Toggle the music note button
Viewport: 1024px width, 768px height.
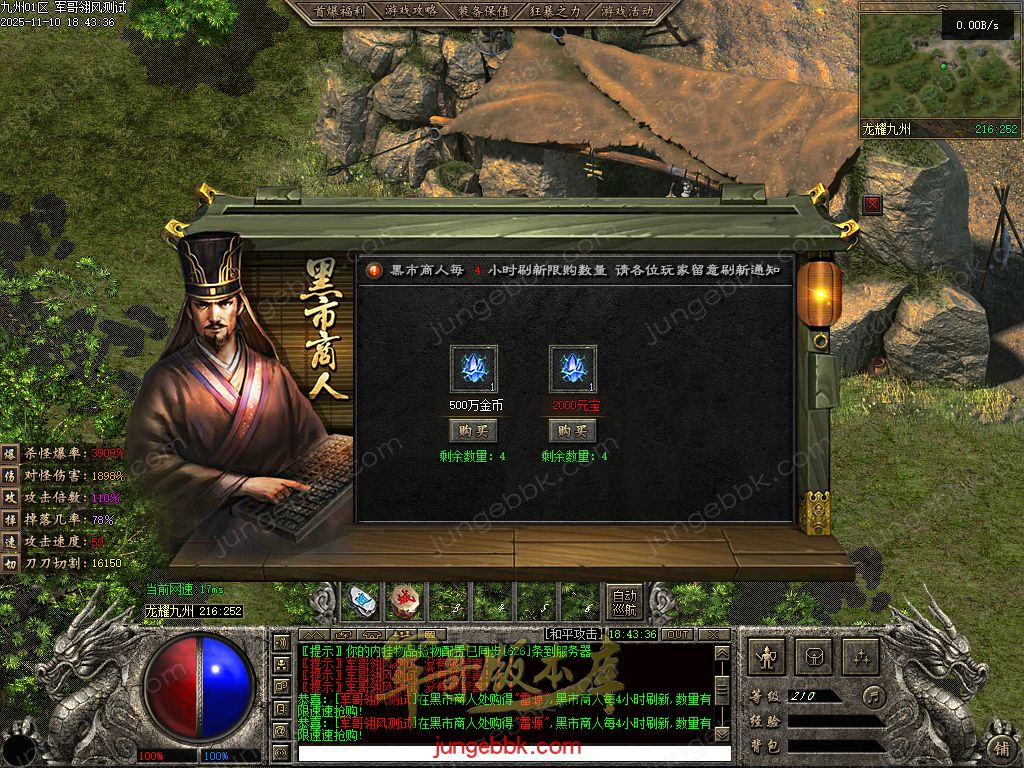[874, 695]
